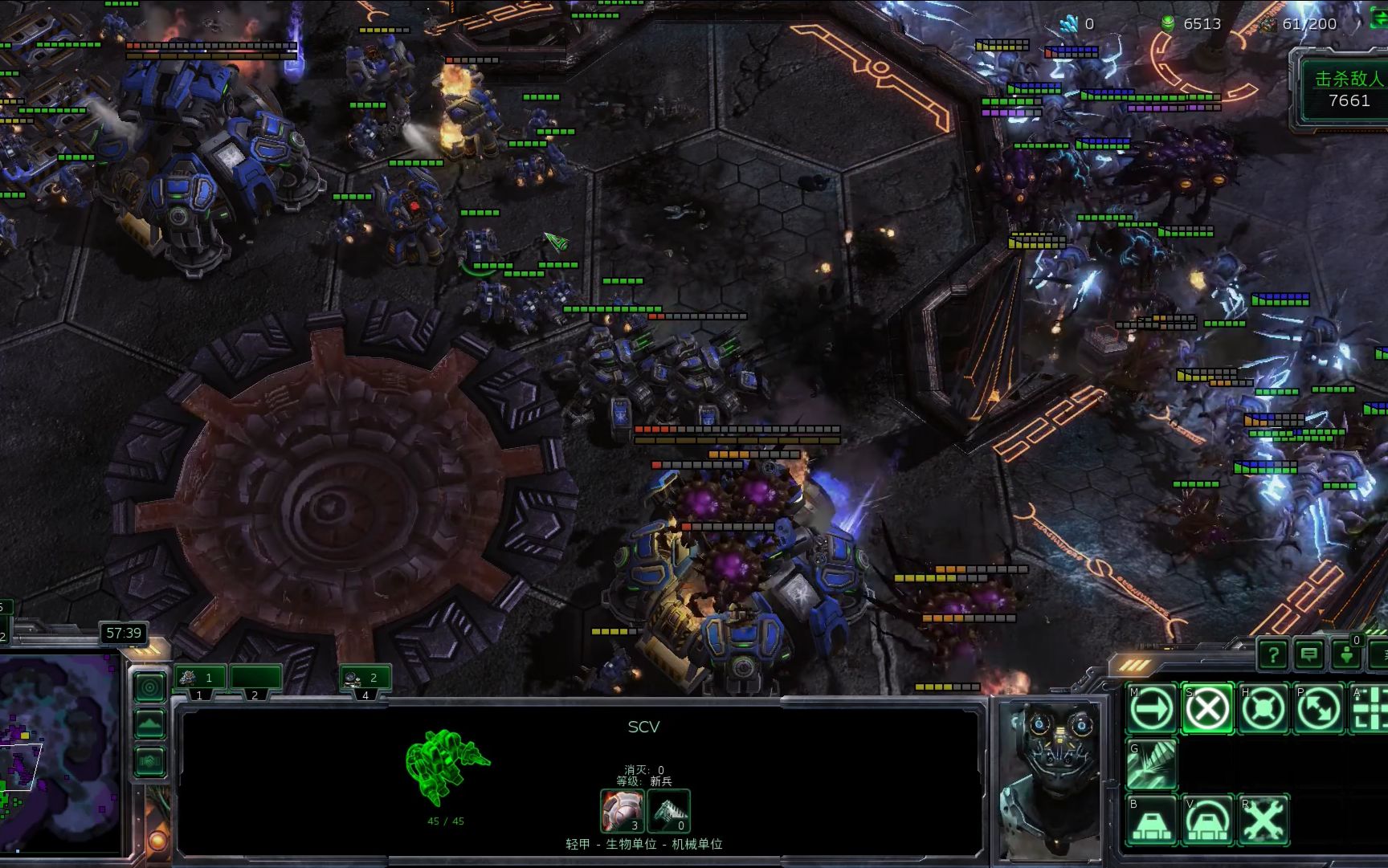
Task: Choose the Patrol command icon
Action: [1319, 709]
